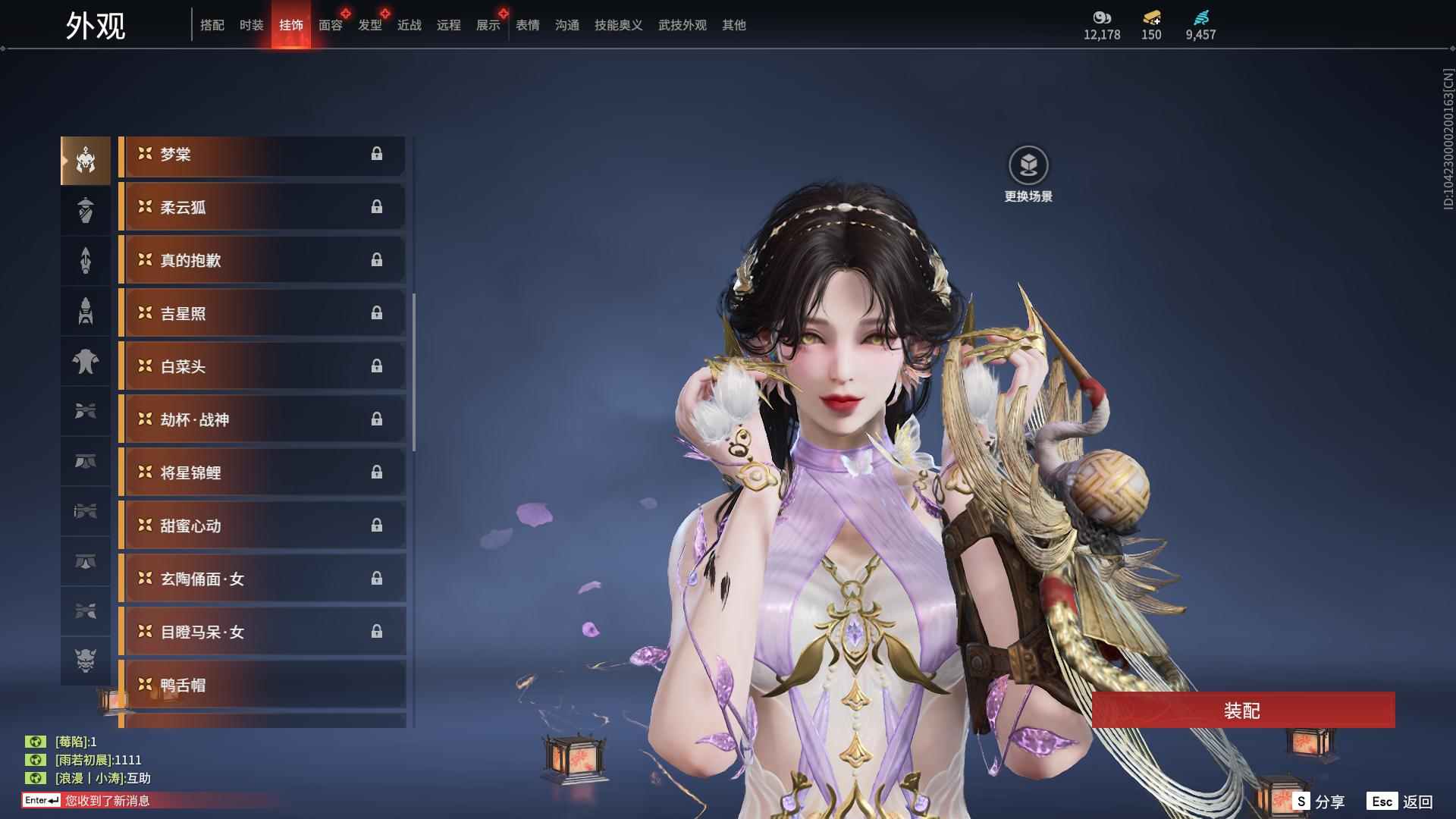Open the clothing-shaped category in the sidebar
The height and width of the screenshot is (819, 1456).
[x=85, y=362]
